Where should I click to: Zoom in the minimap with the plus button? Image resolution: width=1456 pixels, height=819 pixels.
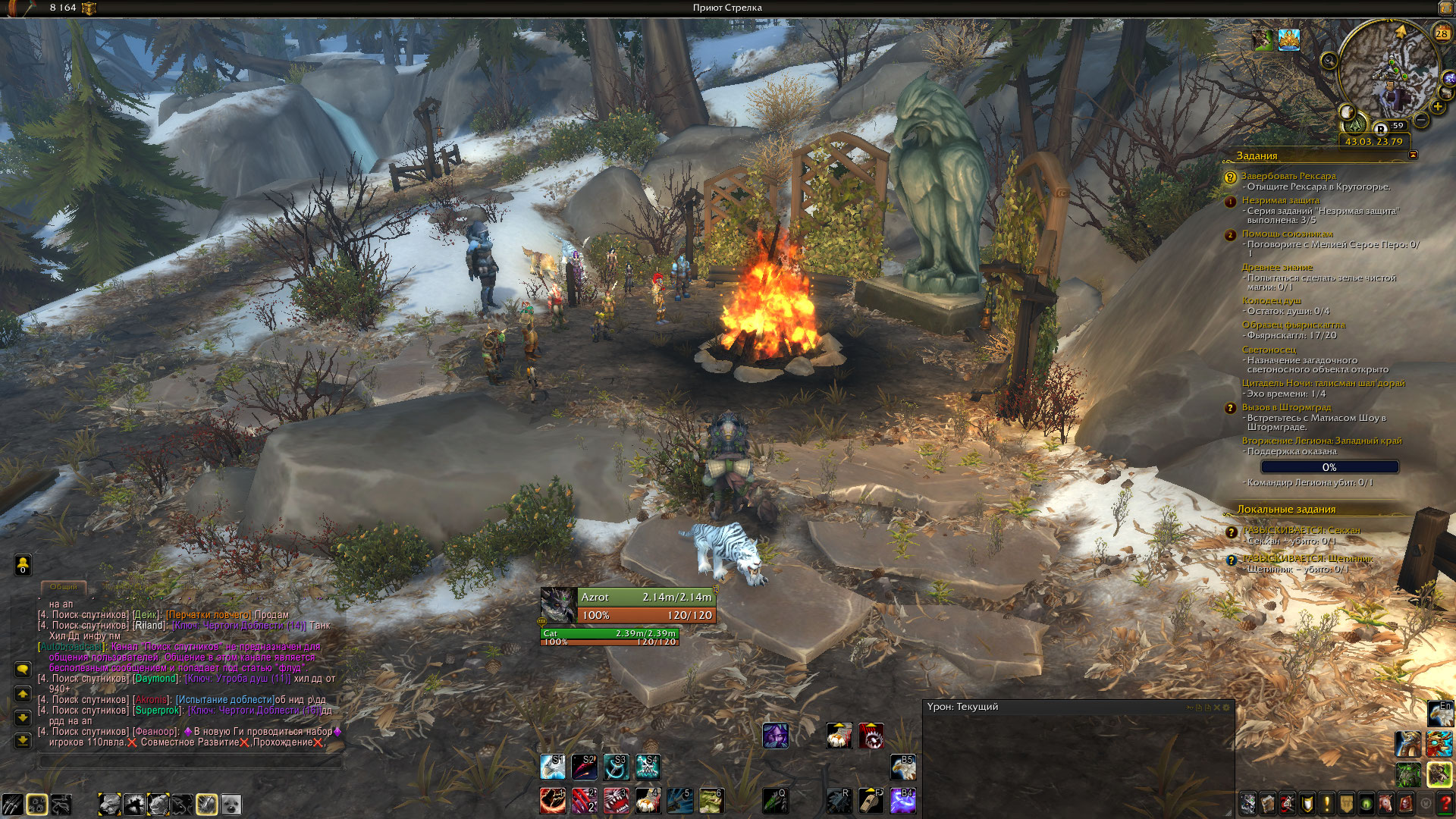pos(1438,107)
